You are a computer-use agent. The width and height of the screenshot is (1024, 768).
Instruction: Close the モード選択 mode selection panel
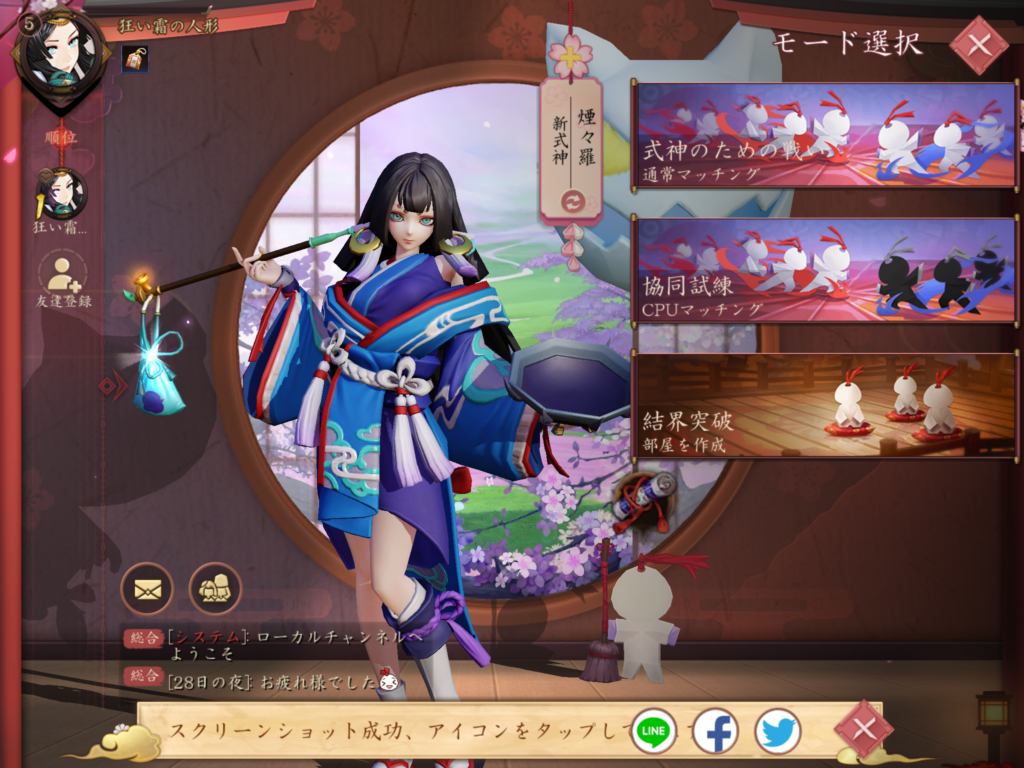[978, 45]
